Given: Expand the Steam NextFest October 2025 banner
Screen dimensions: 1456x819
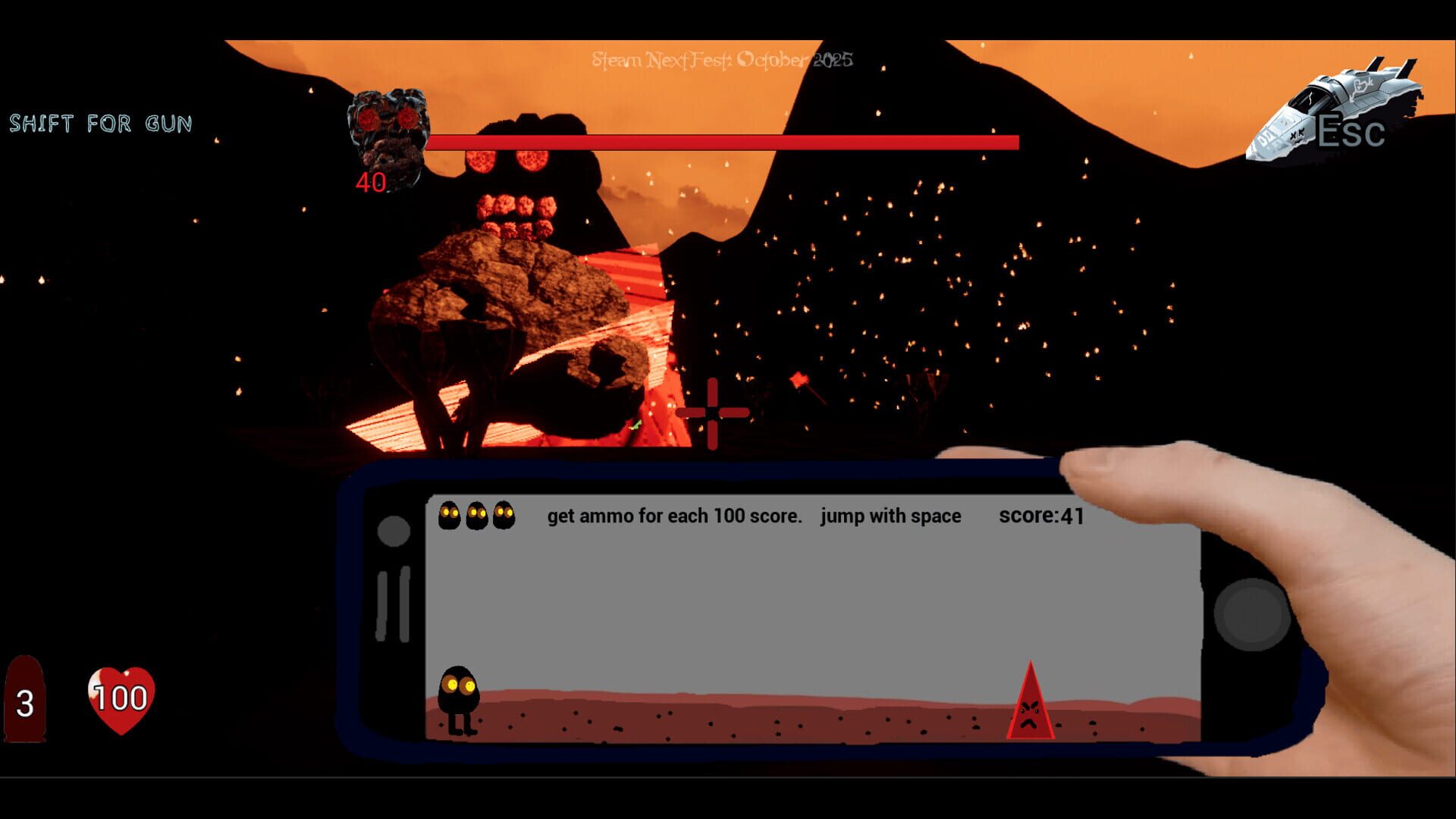Looking at the screenshot, I should [720, 59].
